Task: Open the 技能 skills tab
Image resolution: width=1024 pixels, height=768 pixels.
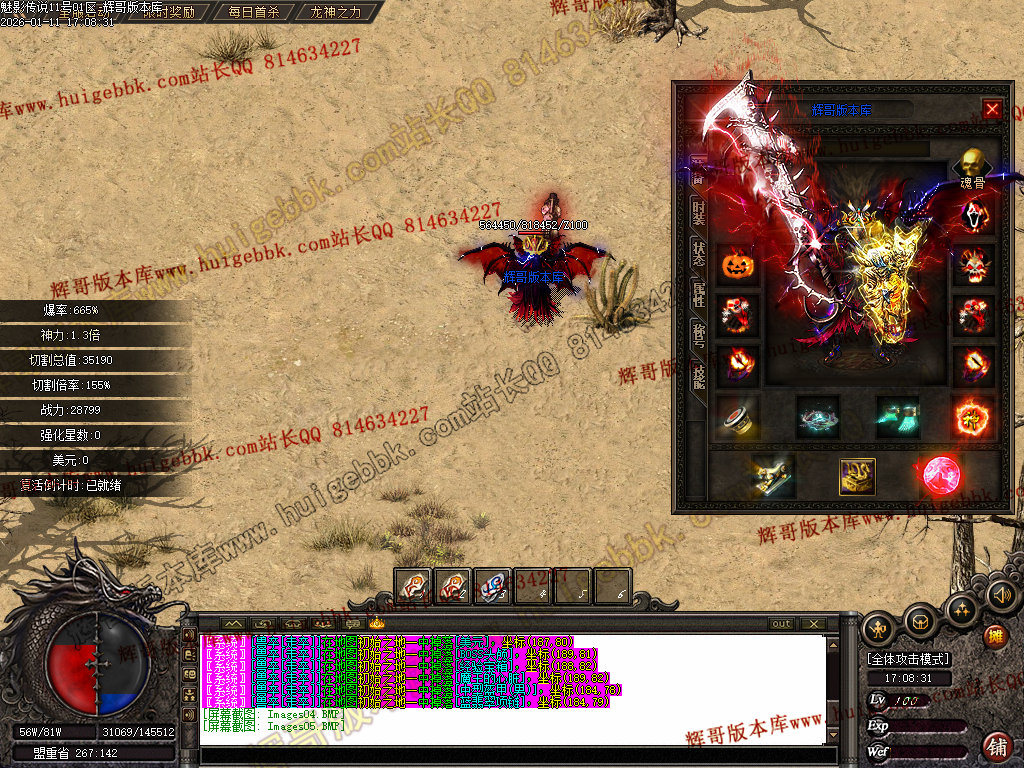Action: tap(698, 375)
